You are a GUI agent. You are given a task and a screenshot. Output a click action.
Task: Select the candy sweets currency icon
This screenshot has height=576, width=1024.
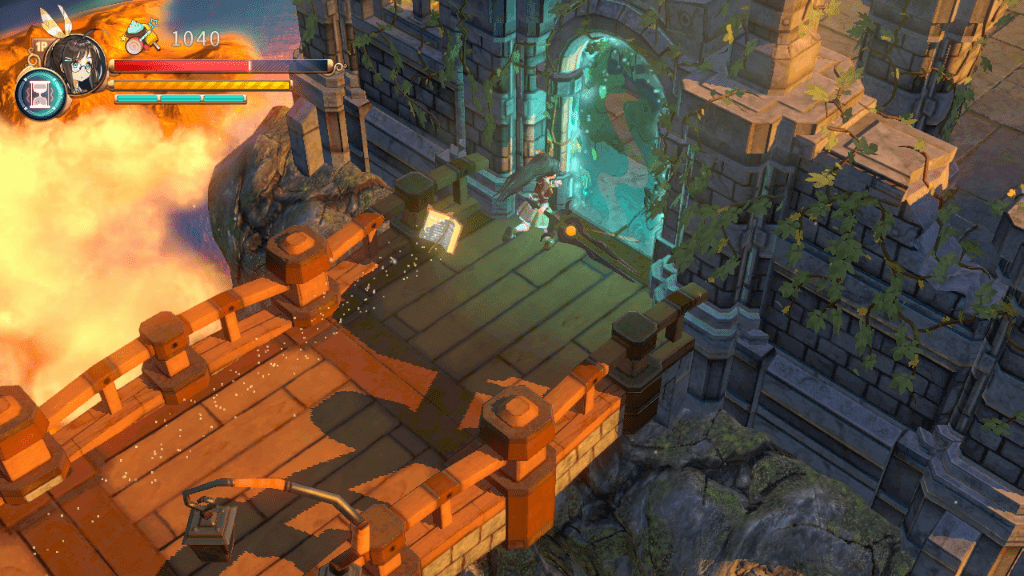[139, 41]
